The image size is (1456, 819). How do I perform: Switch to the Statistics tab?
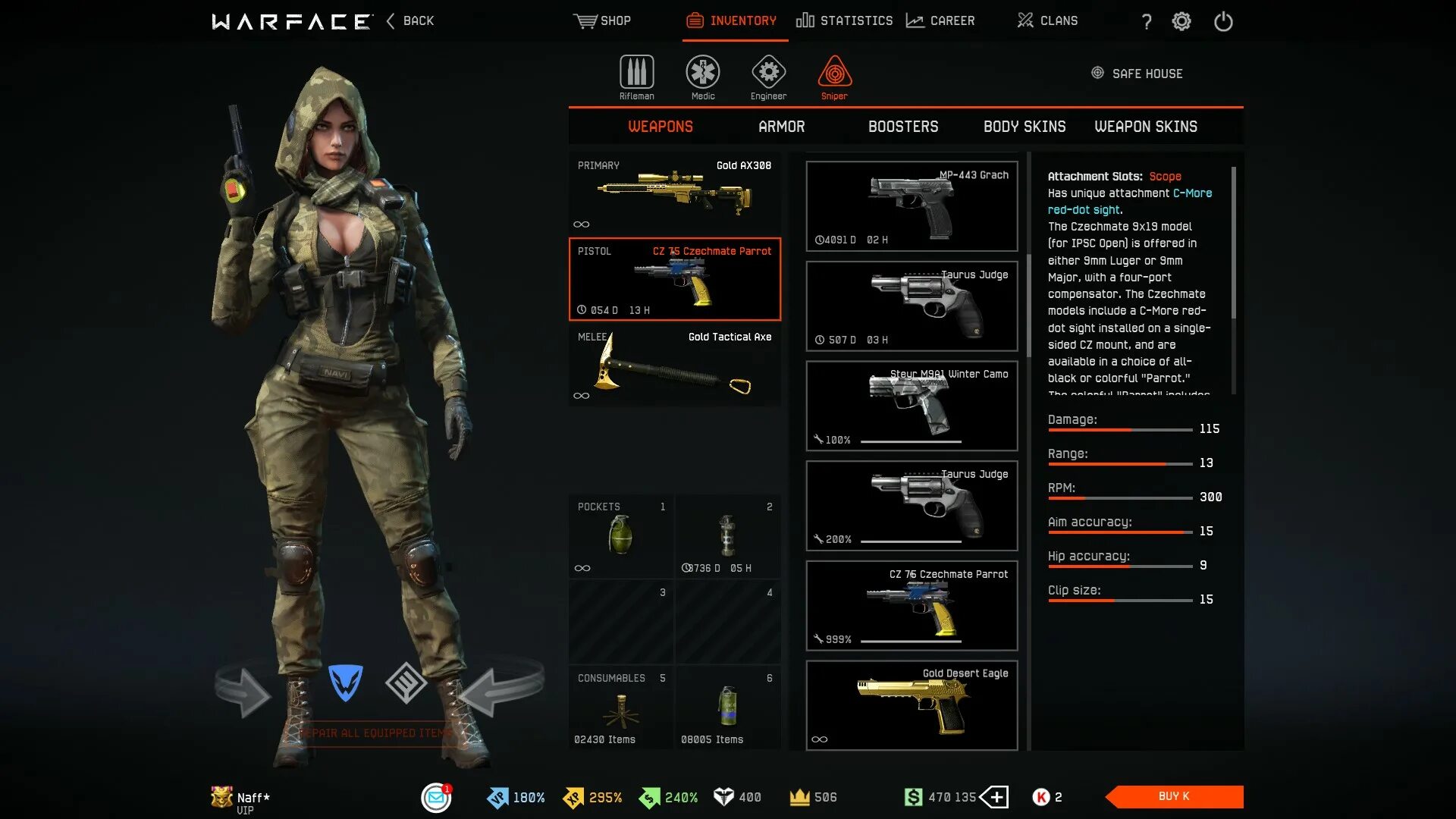(844, 20)
